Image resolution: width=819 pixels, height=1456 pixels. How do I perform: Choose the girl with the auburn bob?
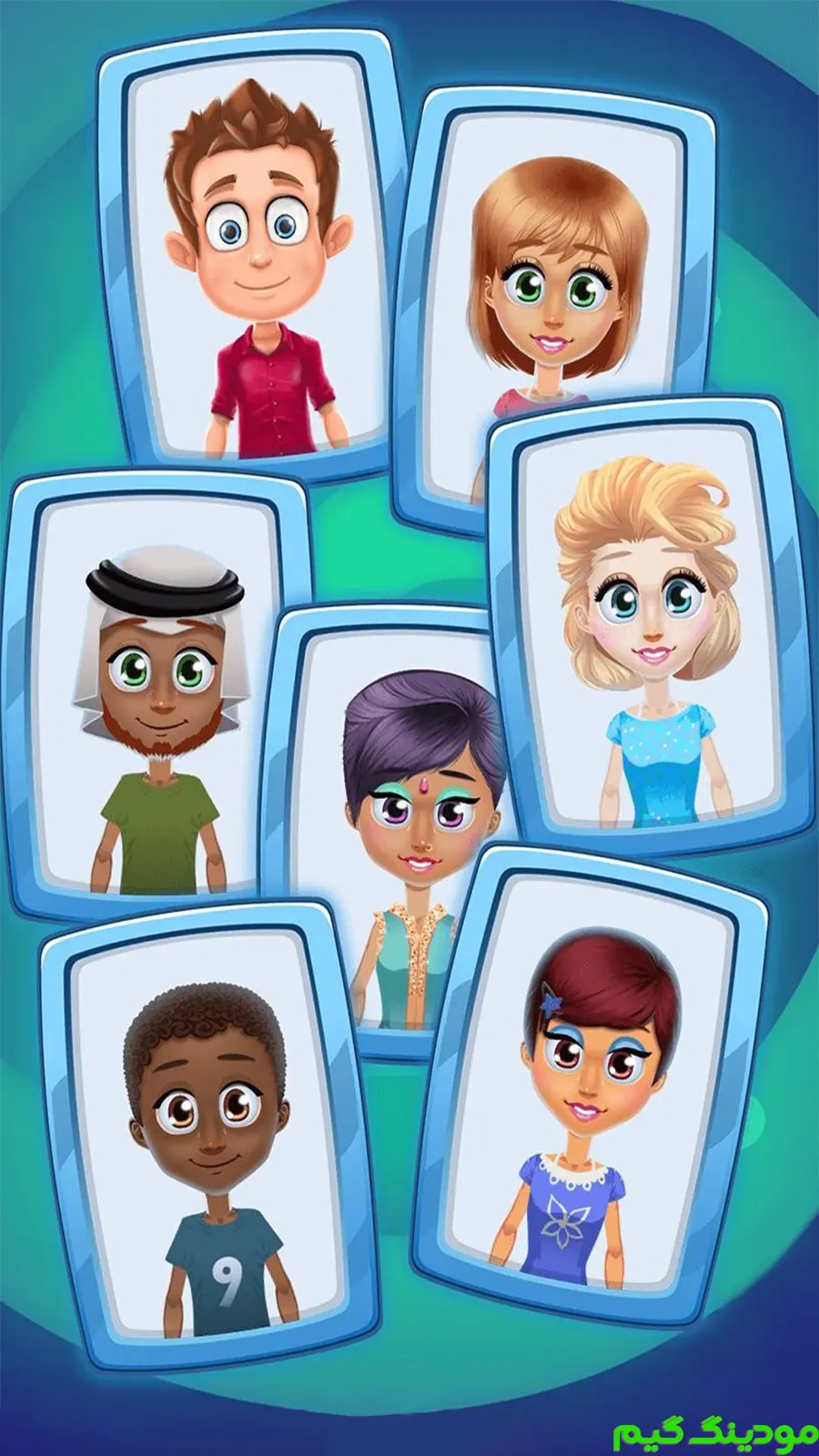[550, 273]
